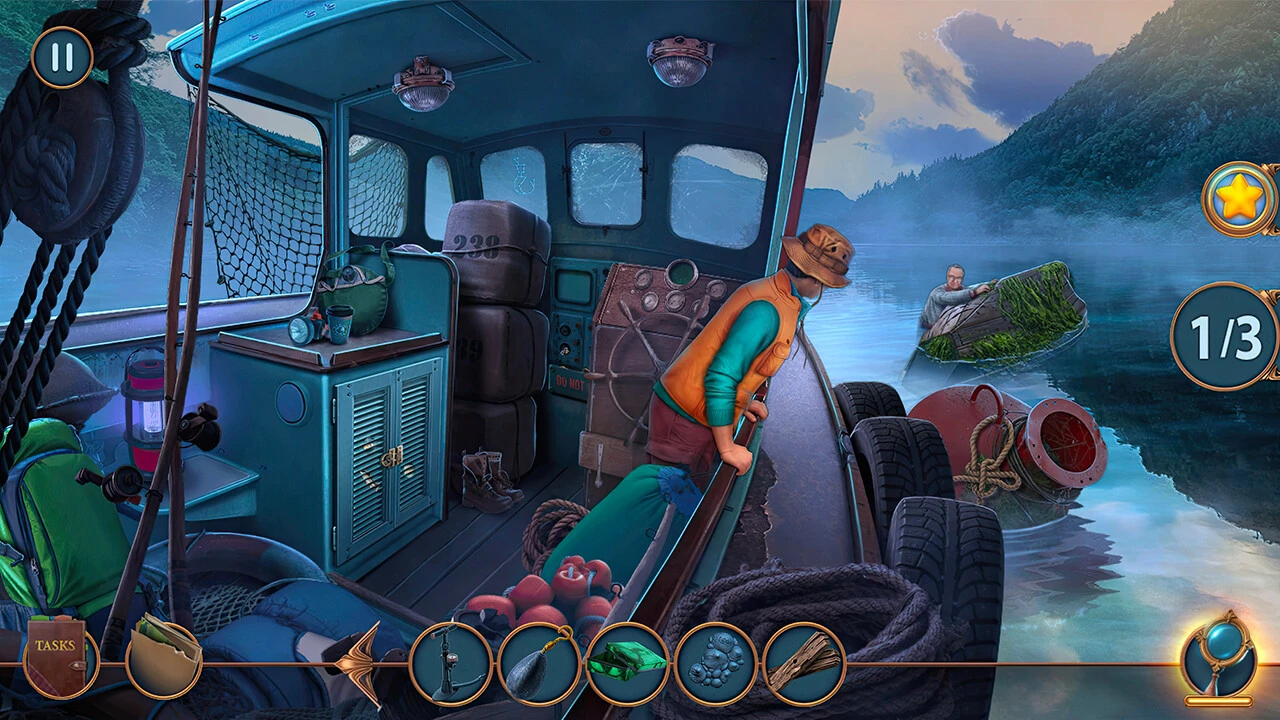Activate the hint orb
The image size is (1280, 720).
click(1218, 657)
